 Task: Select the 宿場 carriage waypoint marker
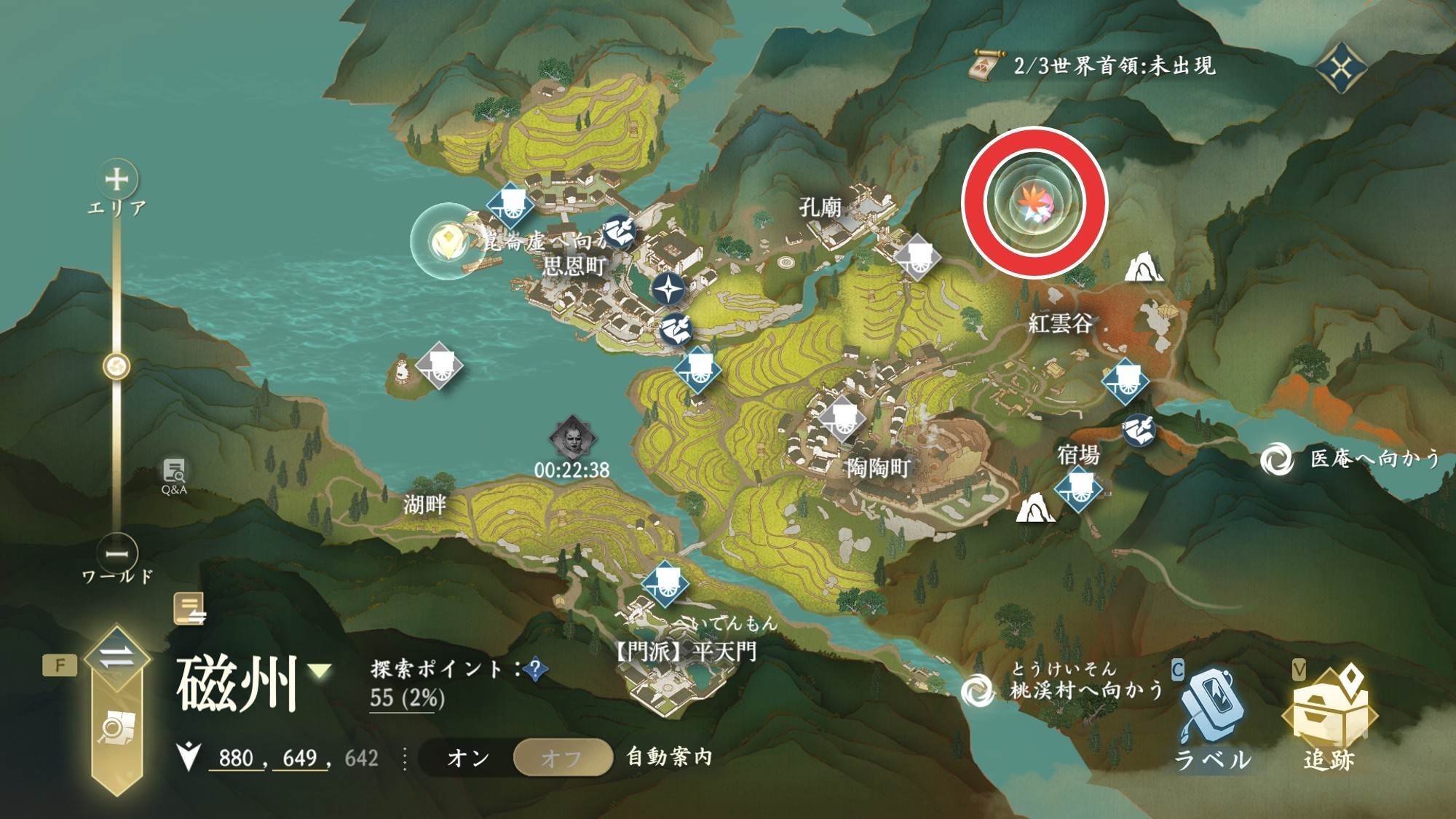pos(1079,488)
